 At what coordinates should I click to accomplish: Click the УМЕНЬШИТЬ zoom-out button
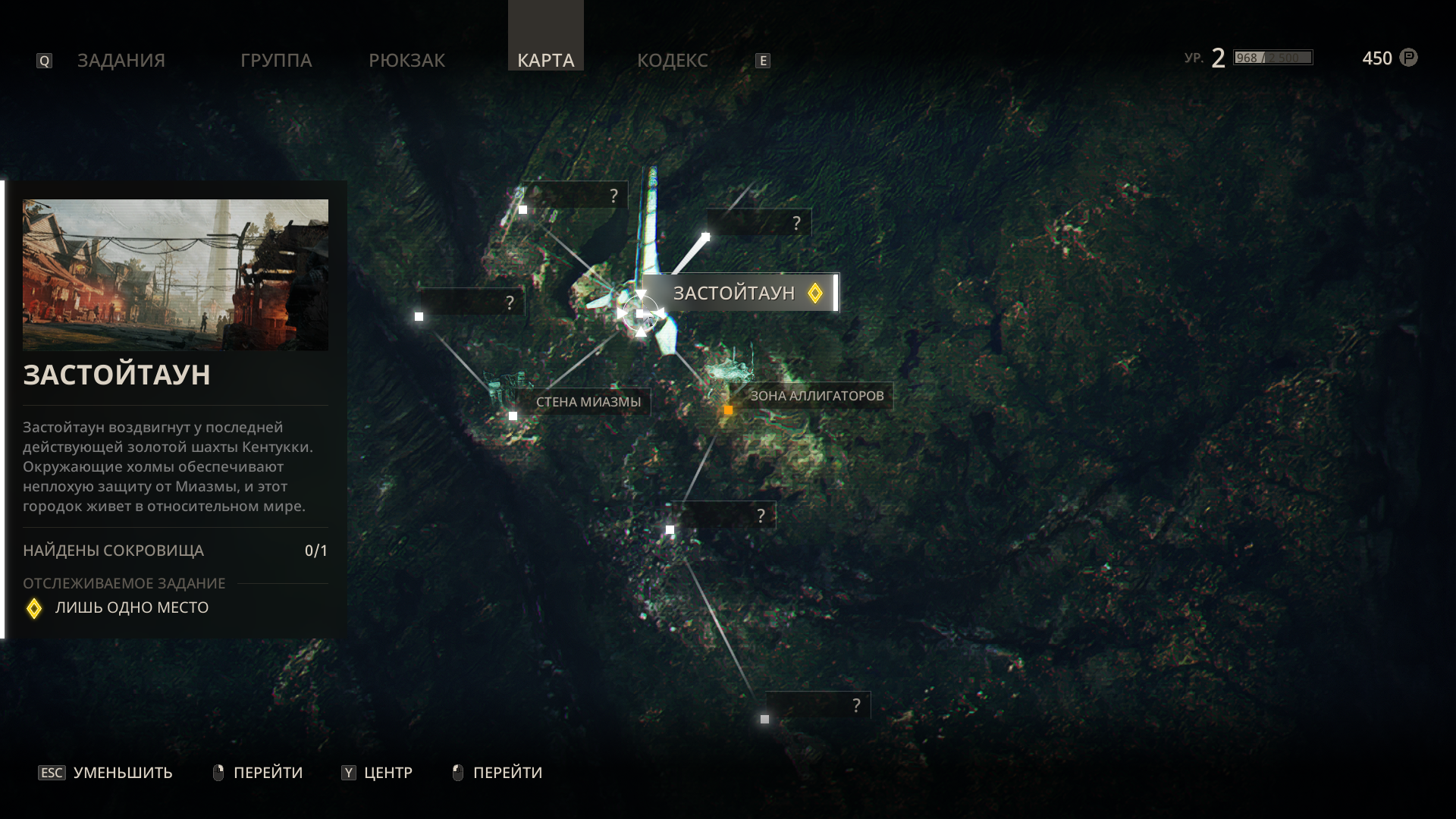pyautogui.click(x=106, y=773)
